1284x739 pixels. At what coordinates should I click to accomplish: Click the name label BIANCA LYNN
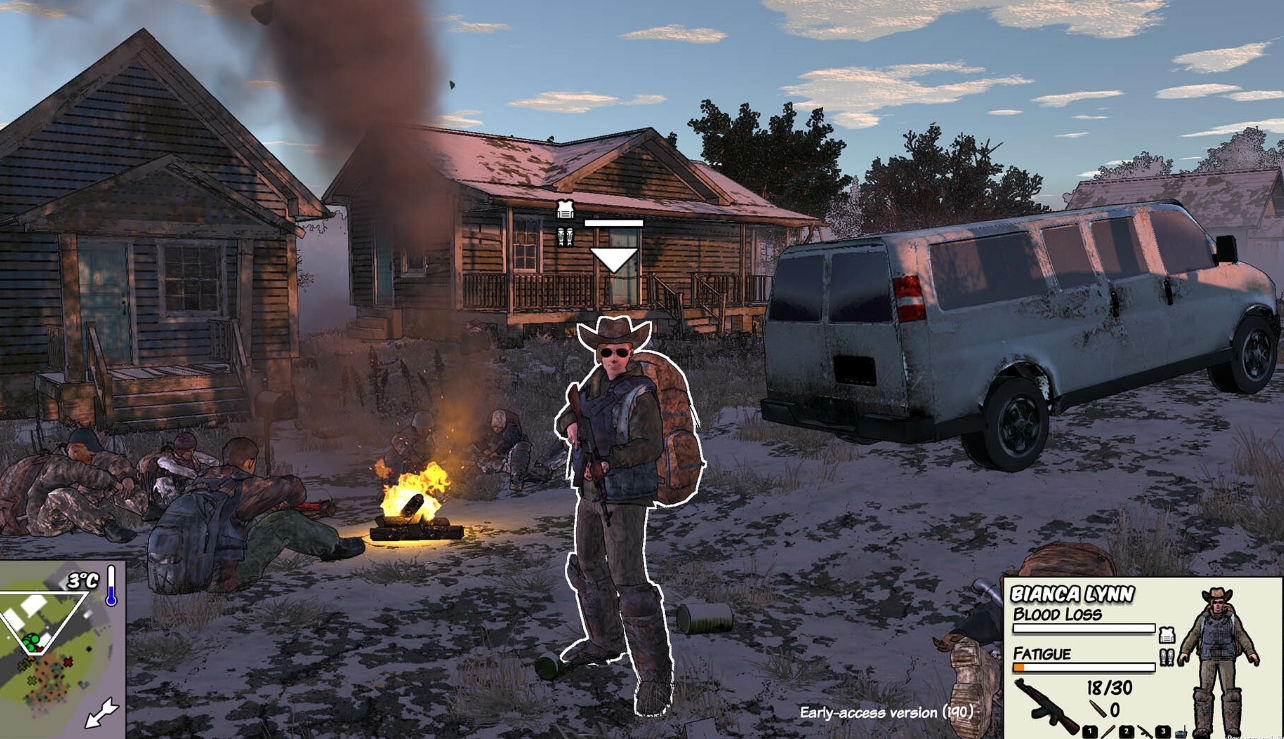[x=1073, y=592]
